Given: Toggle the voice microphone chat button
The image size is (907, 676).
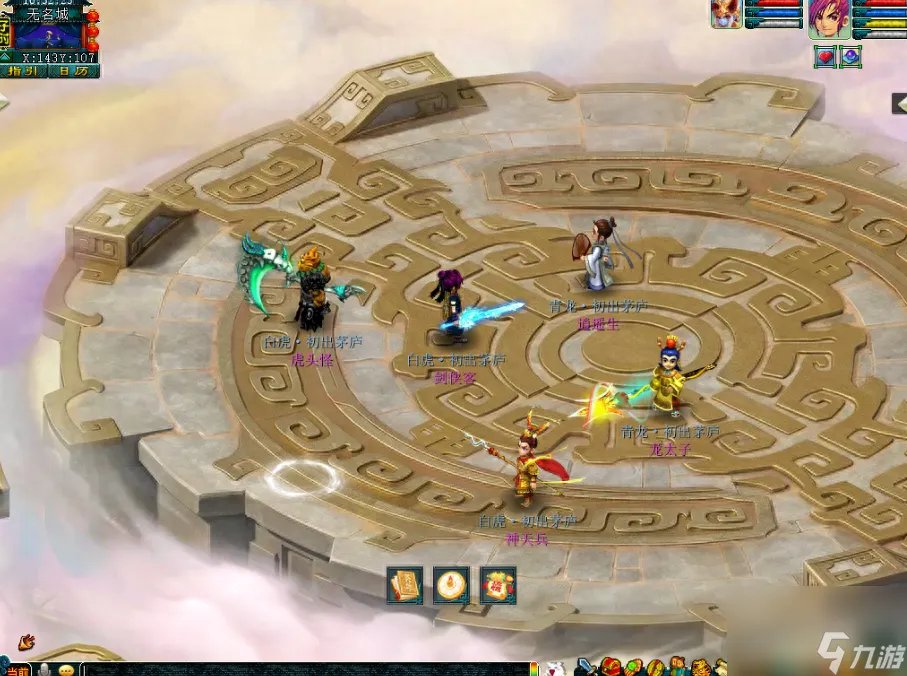Looking at the screenshot, I should click(x=45, y=669).
